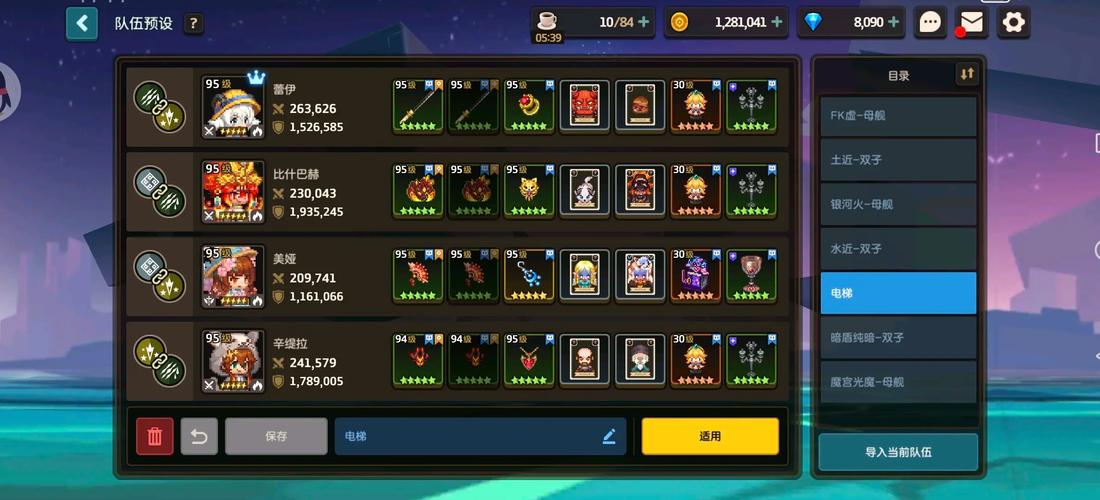Toggle the catalog sort order button
This screenshot has height=500, width=1100.
[966, 74]
